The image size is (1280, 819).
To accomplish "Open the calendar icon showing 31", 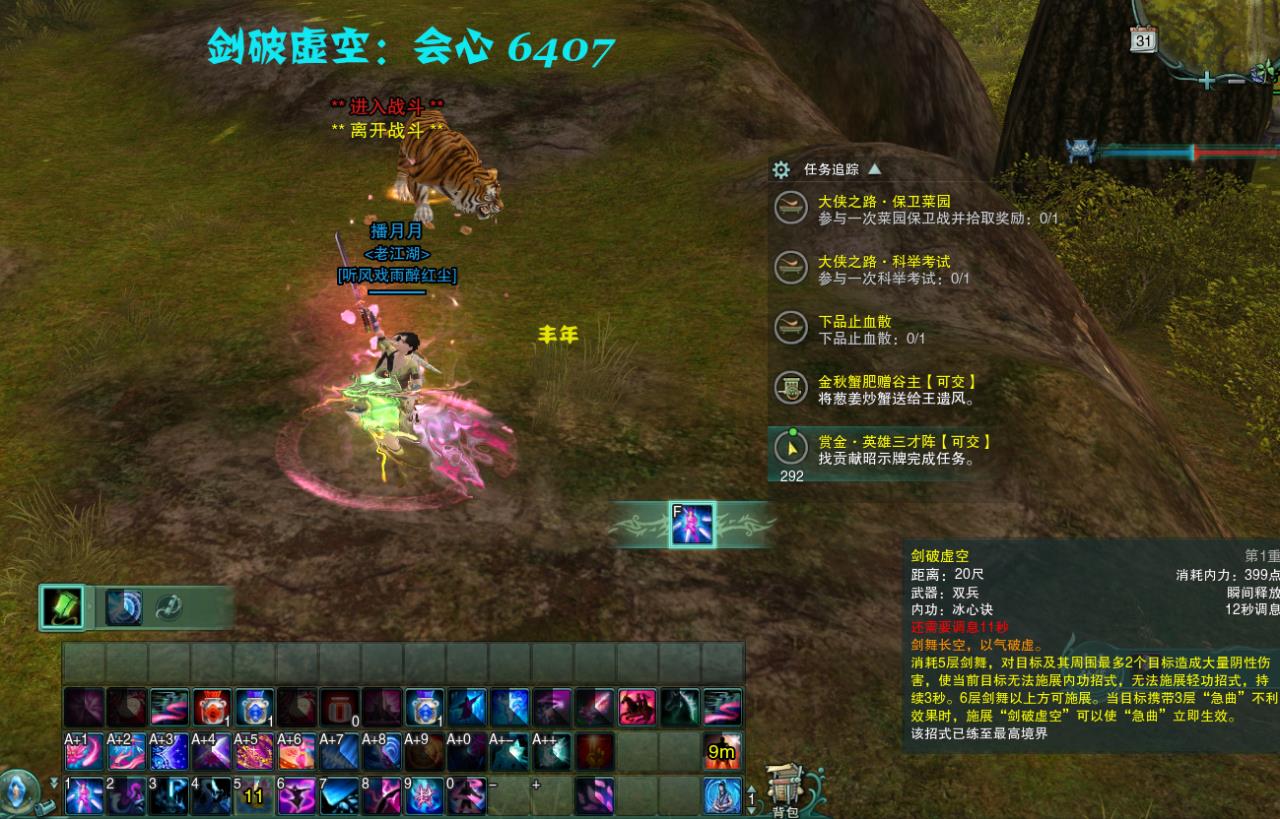I will tap(1144, 40).
